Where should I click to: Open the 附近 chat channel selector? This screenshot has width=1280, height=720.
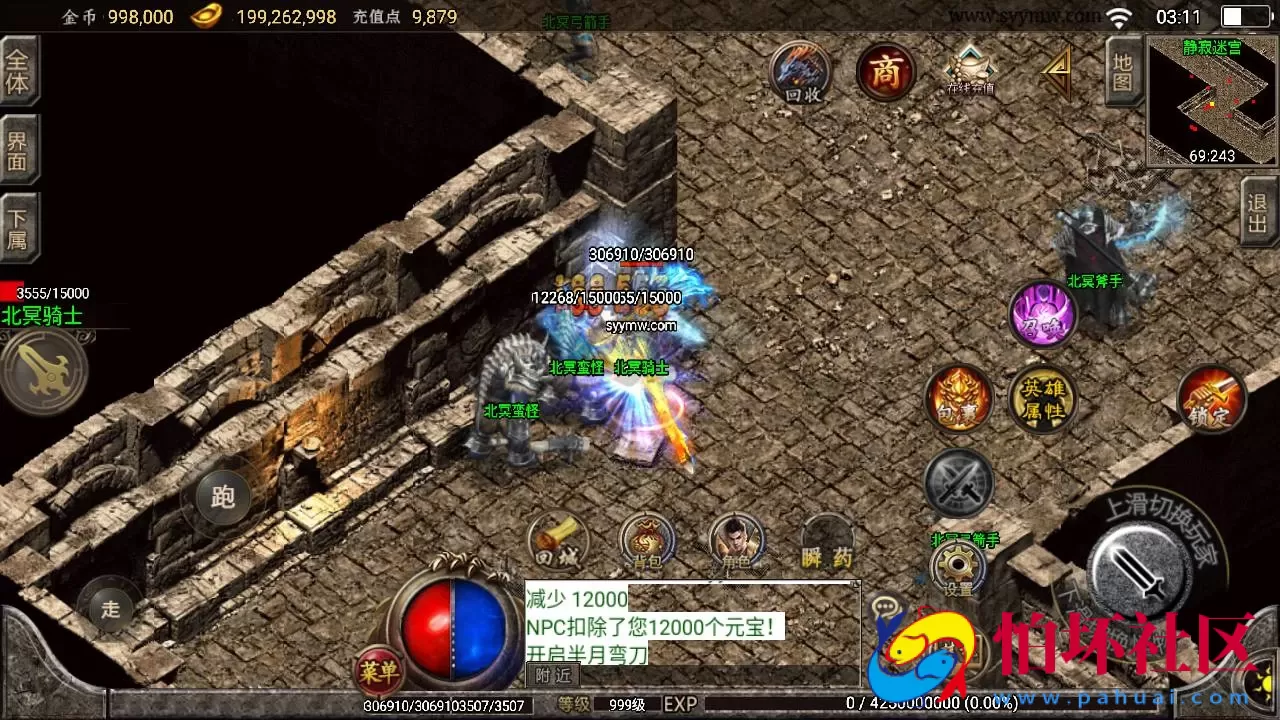[551, 675]
